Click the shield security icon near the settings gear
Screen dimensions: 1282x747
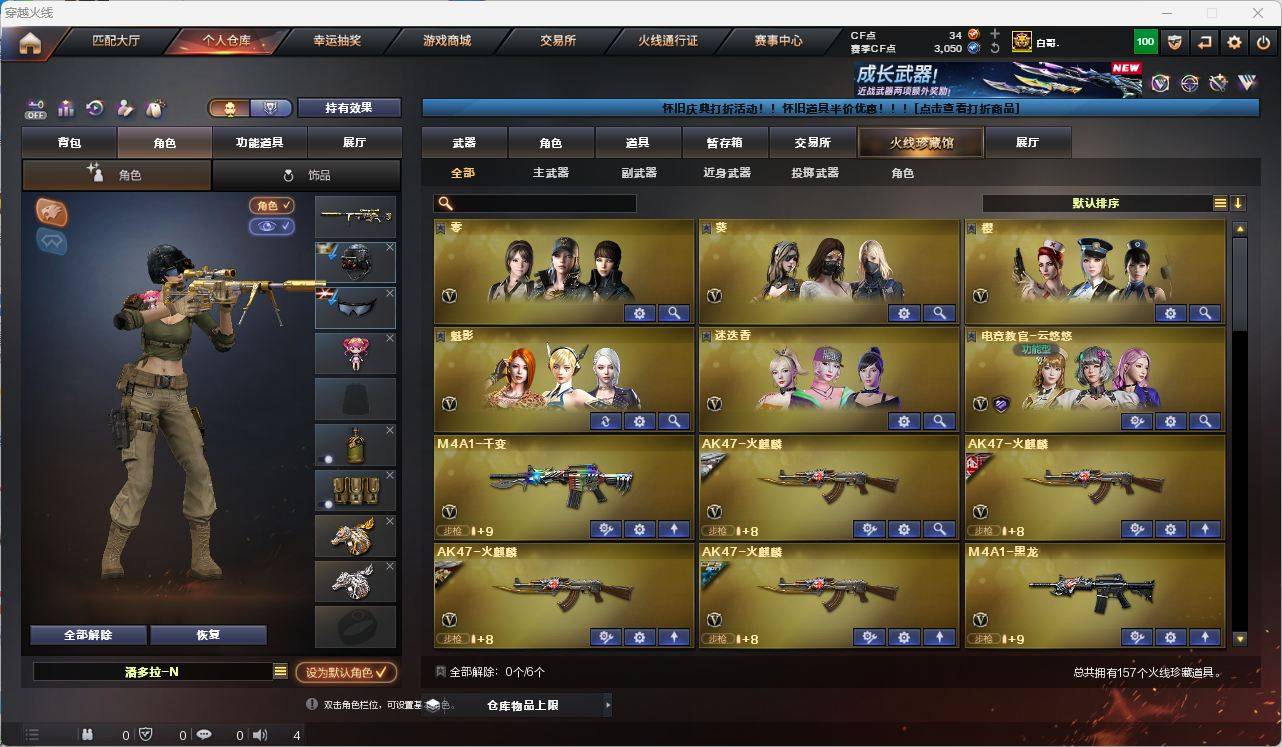[x=1176, y=42]
